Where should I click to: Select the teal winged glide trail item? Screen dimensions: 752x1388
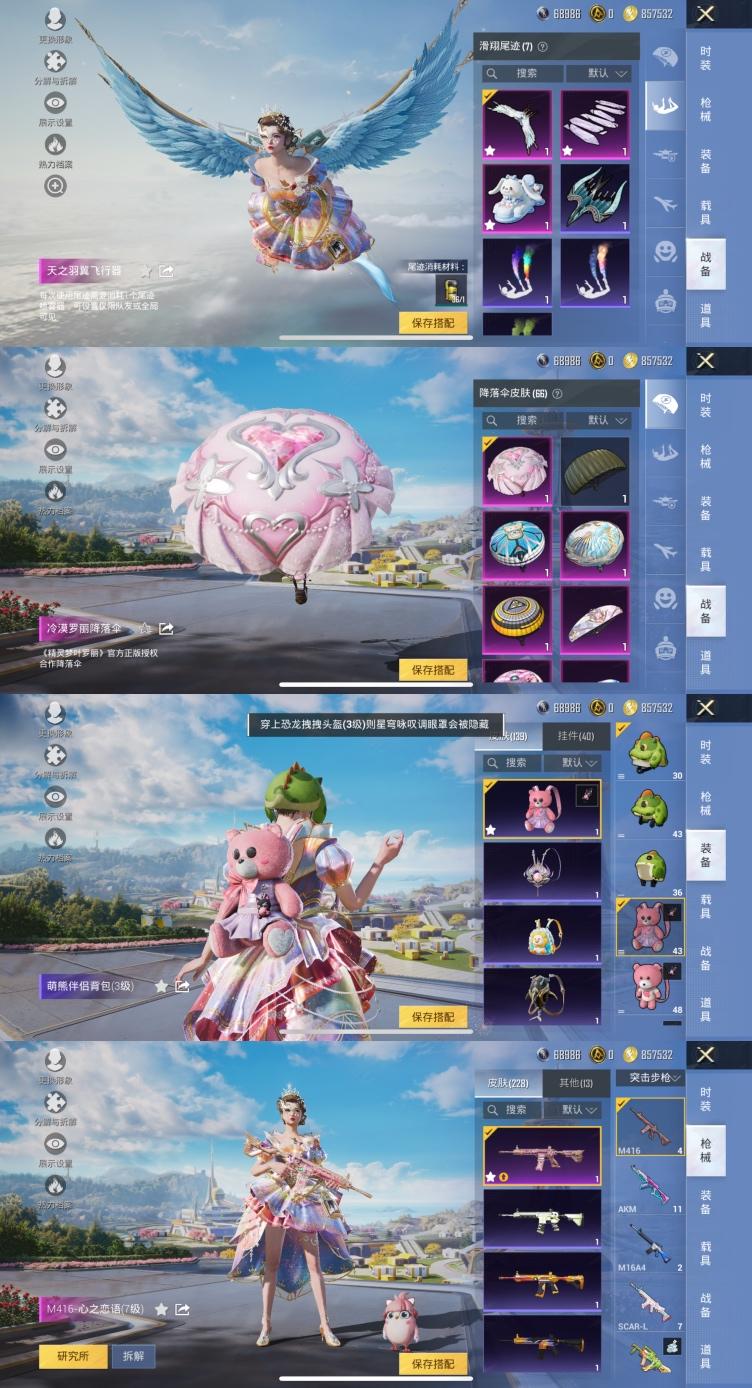[x=595, y=198]
